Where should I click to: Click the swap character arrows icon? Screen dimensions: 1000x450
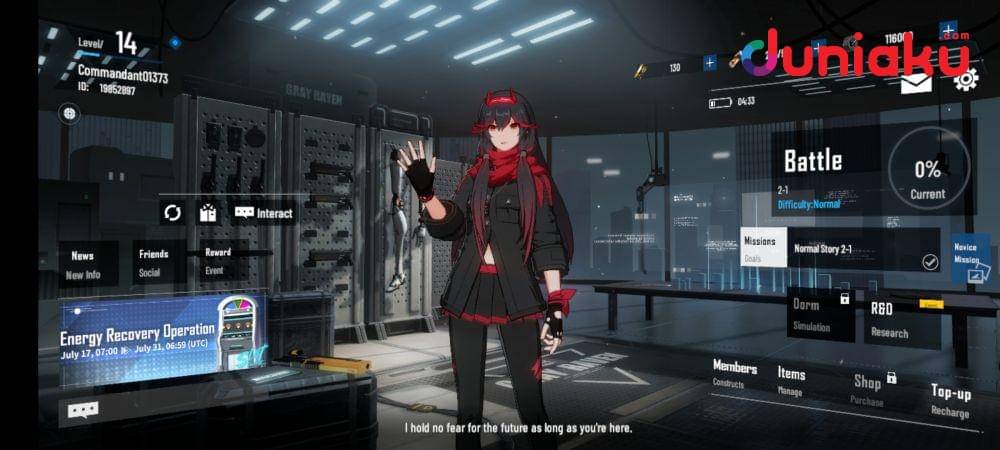click(173, 213)
